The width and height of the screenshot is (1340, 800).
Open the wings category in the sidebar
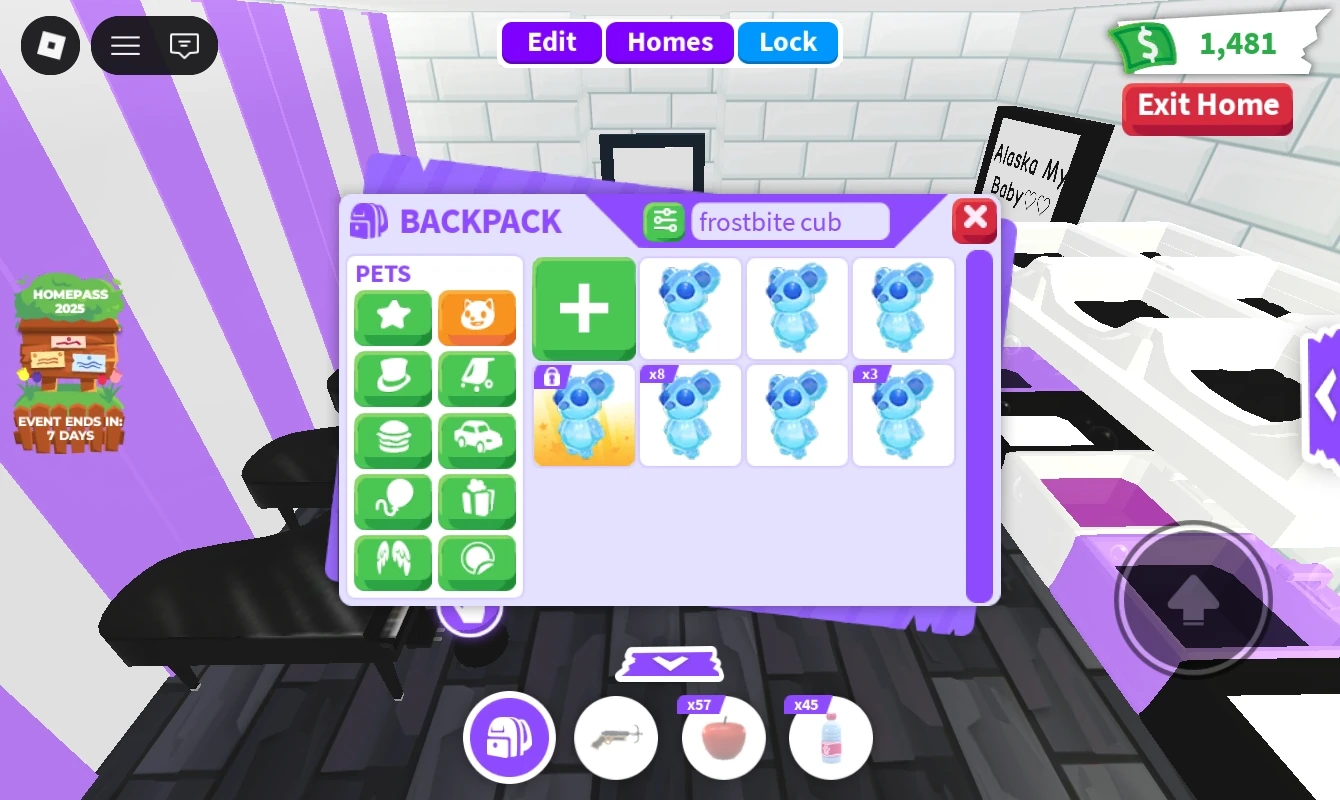(393, 563)
